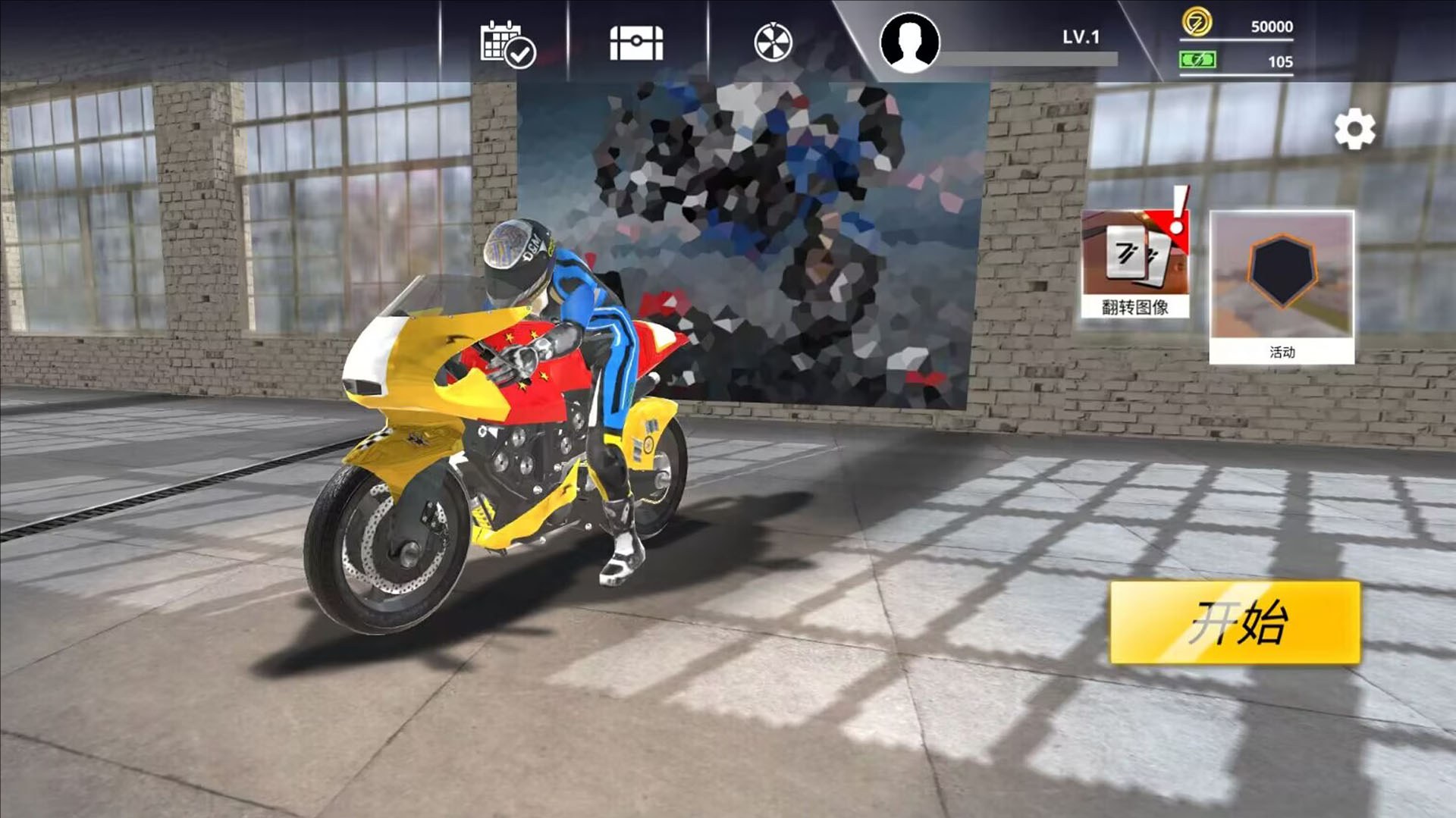Open the 翻转图像 card flip tile
Image resolution: width=1456 pixels, height=818 pixels.
1135,262
